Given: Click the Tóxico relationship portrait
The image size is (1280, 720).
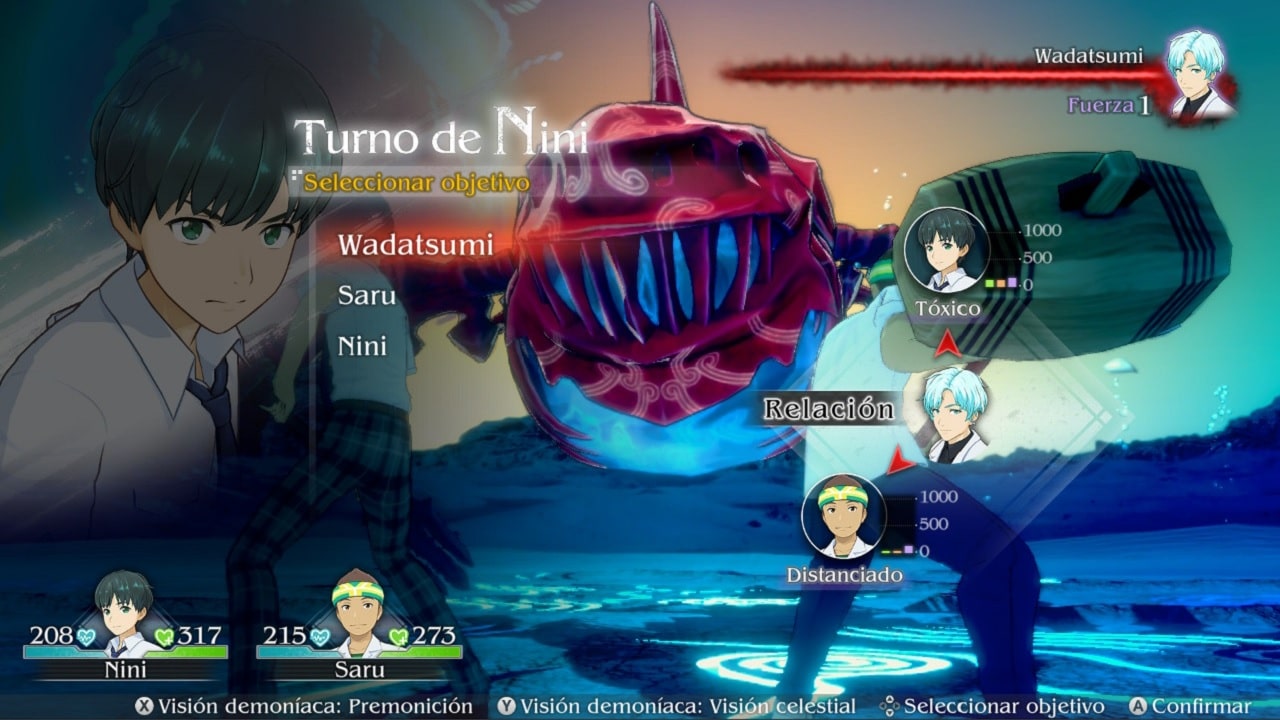Looking at the screenshot, I should tap(947, 250).
